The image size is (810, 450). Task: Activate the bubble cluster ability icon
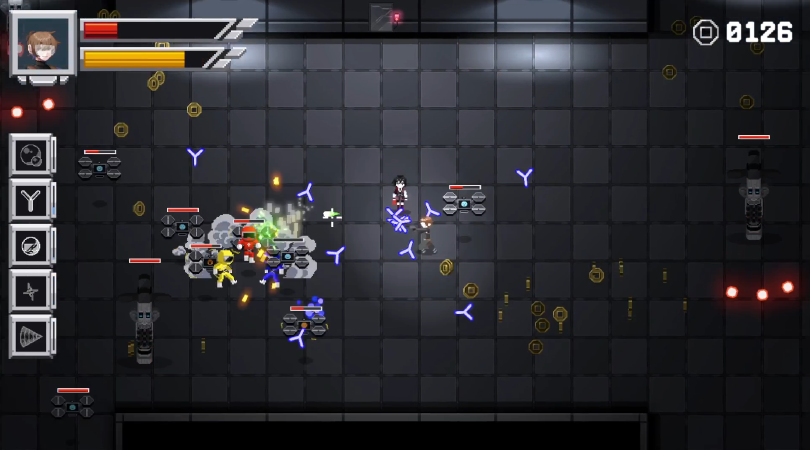[x=30, y=155]
